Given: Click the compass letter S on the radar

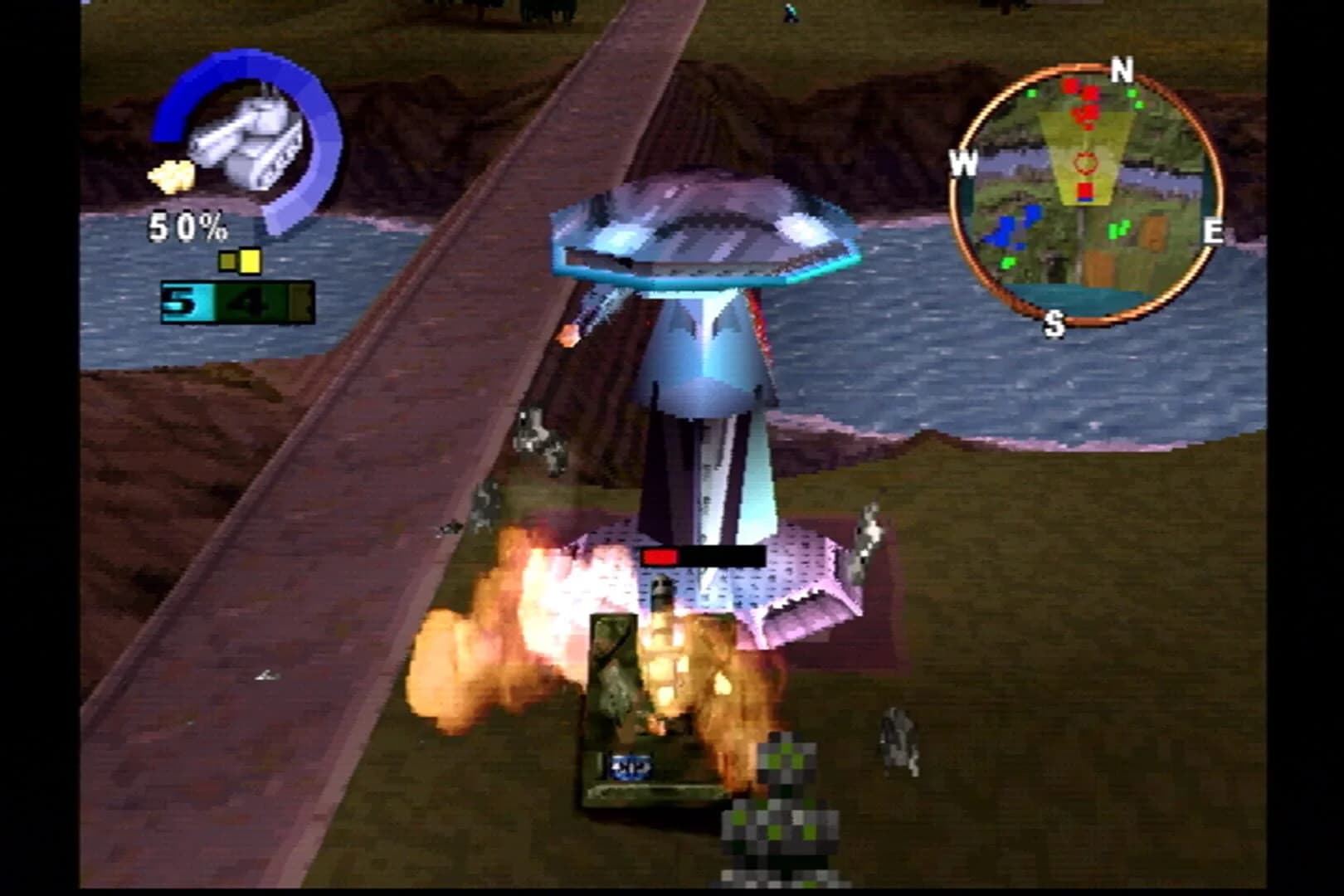Looking at the screenshot, I should (x=1055, y=325).
